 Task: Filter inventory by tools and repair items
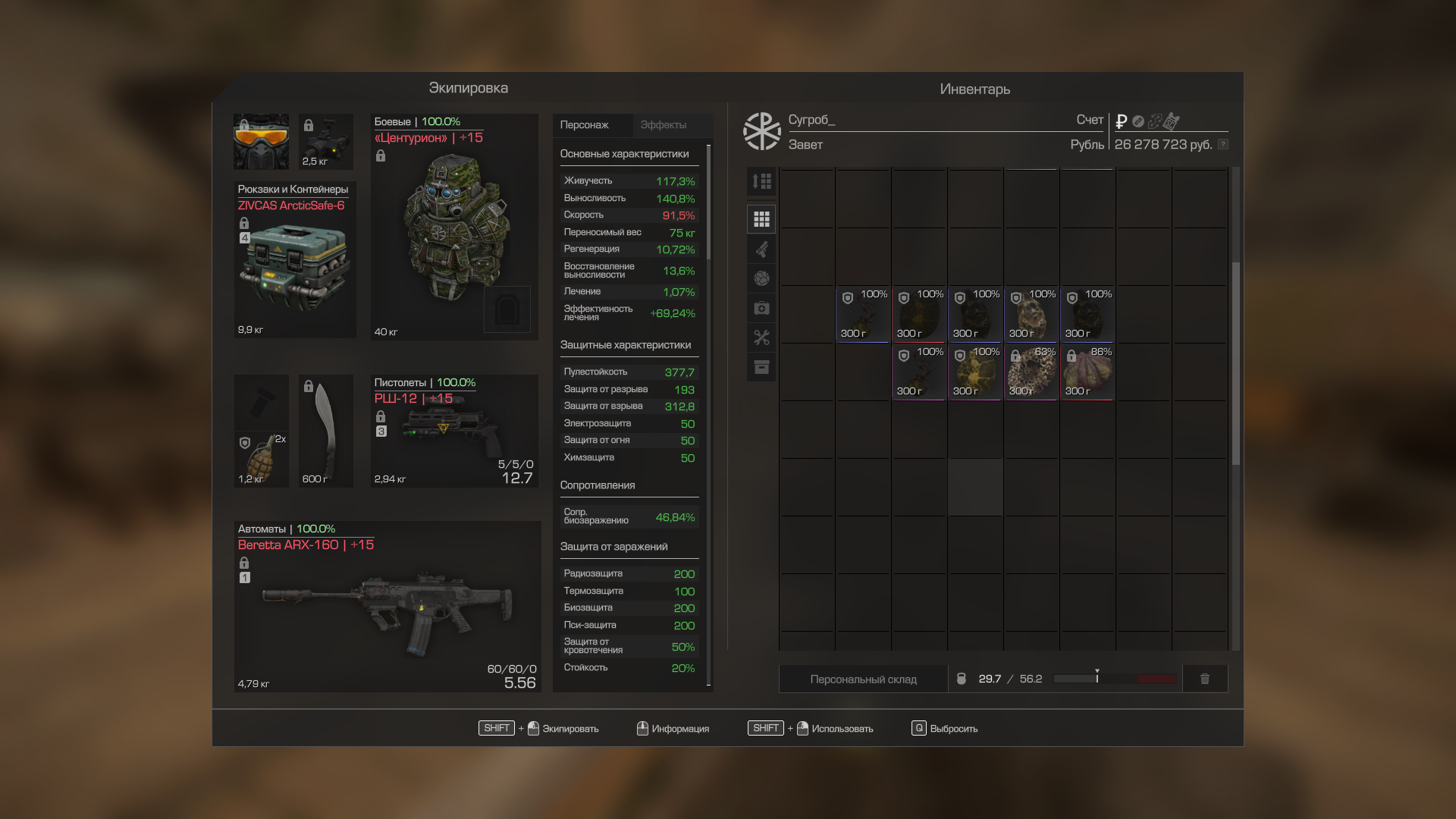761,337
